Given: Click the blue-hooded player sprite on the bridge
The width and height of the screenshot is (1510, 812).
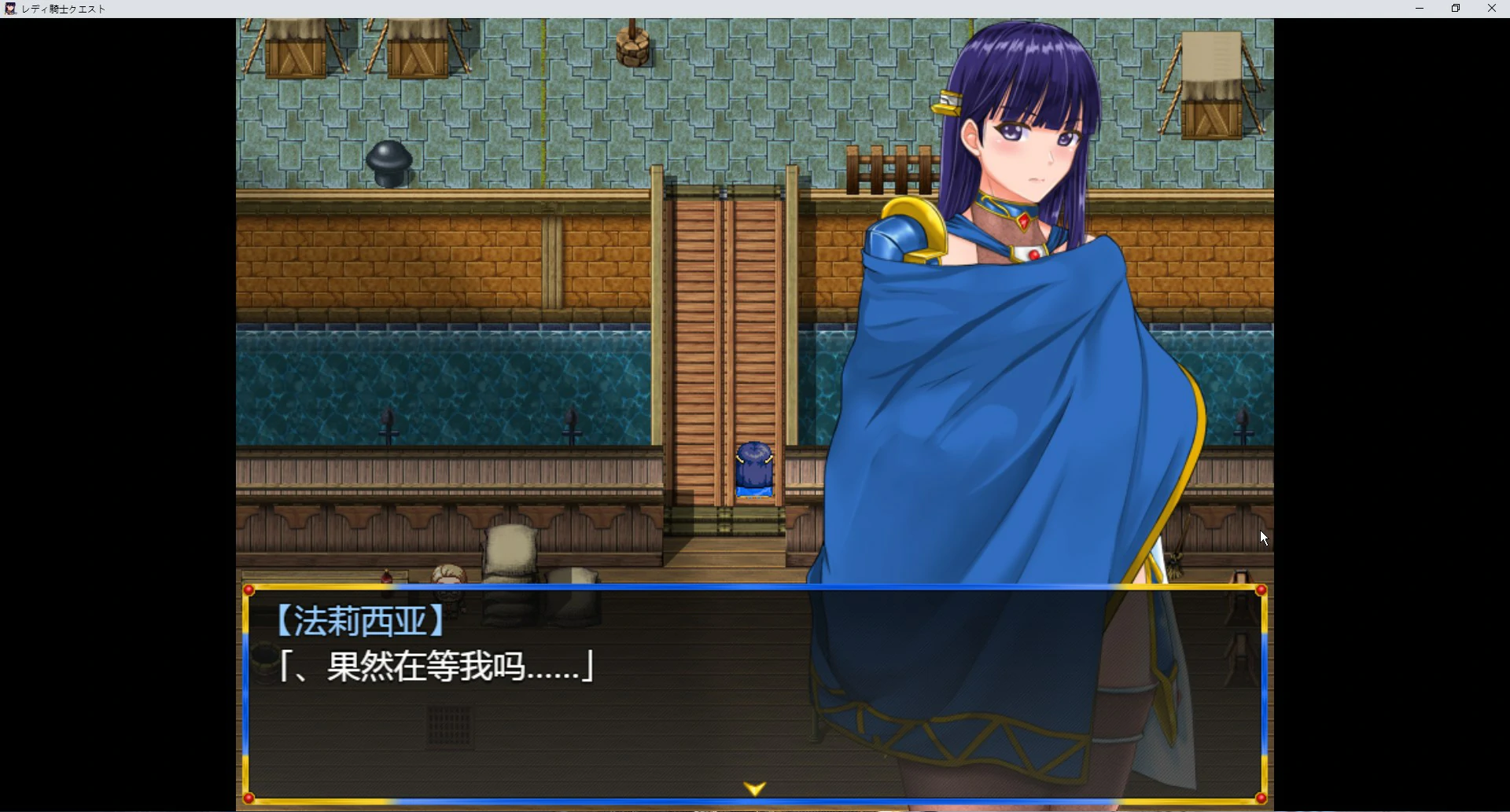Looking at the screenshot, I should [x=753, y=468].
